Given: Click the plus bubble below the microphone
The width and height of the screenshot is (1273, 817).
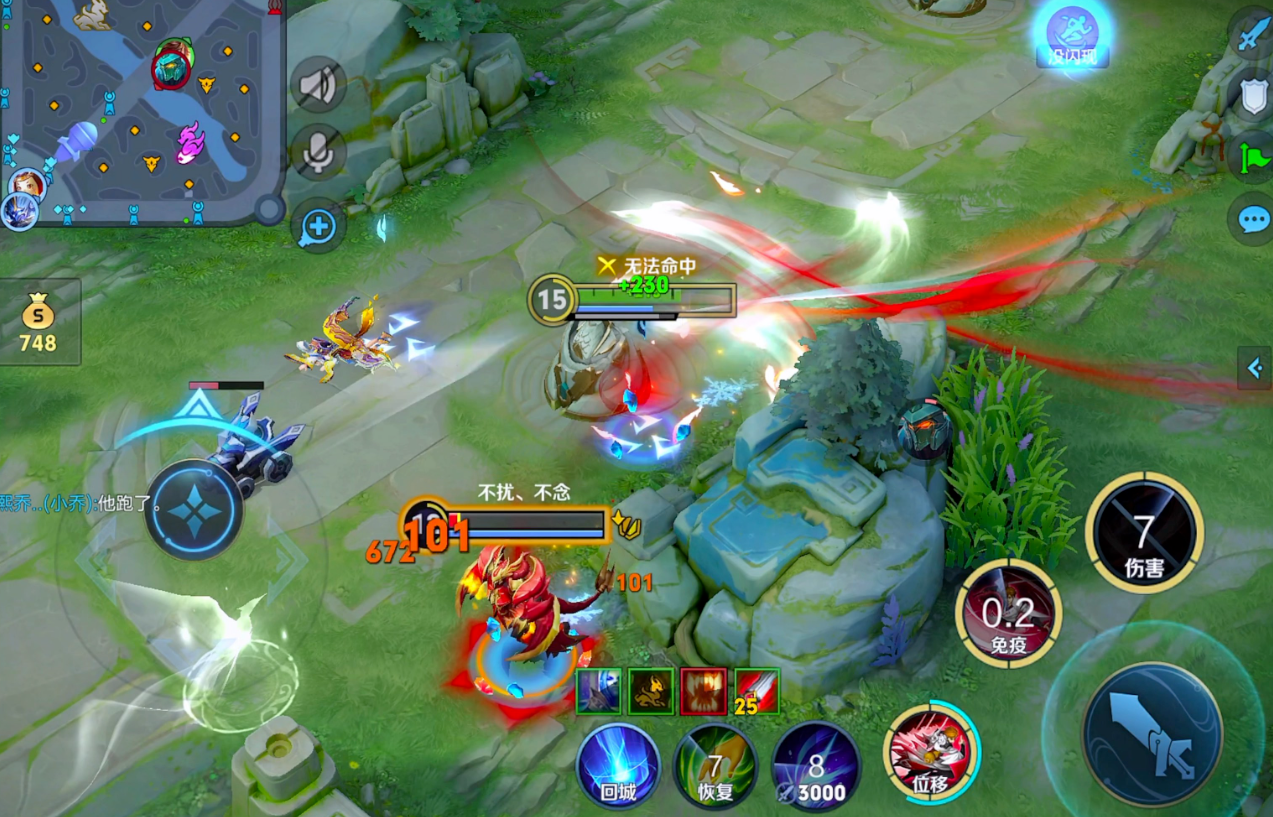Looking at the screenshot, I should point(318,226).
